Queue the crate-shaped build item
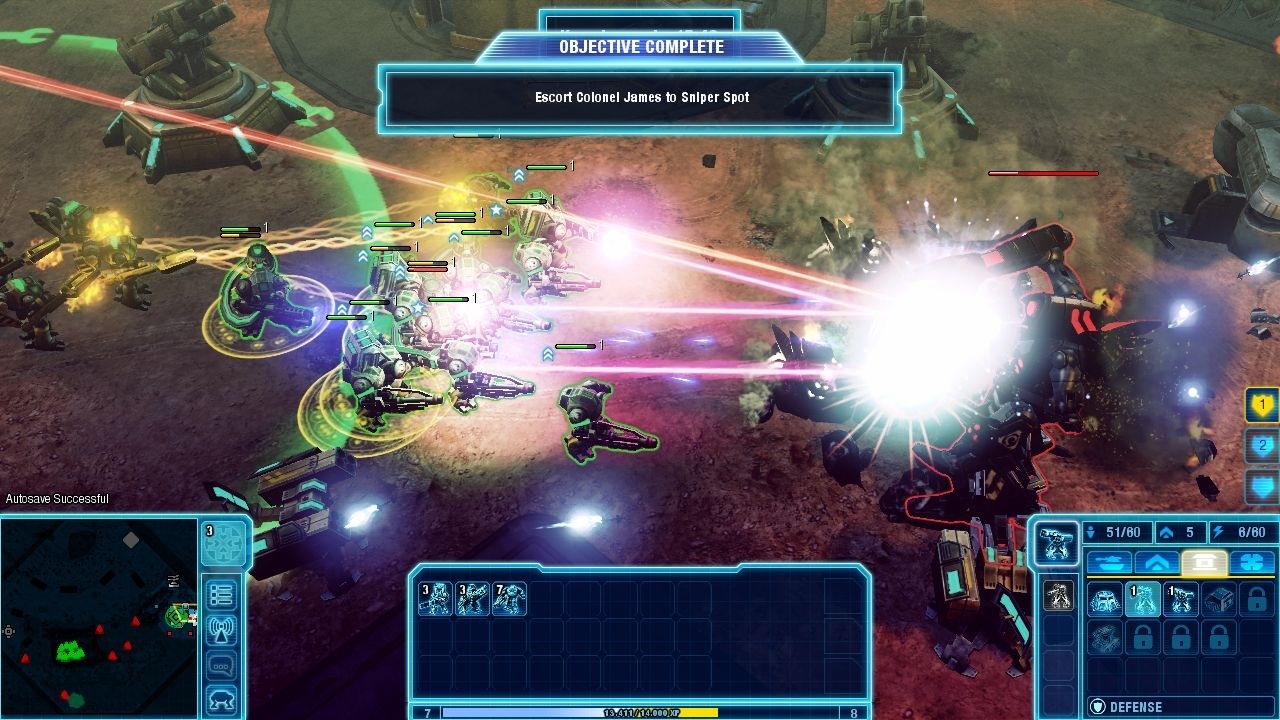1280x720 pixels. pyautogui.click(x=1219, y=600)
